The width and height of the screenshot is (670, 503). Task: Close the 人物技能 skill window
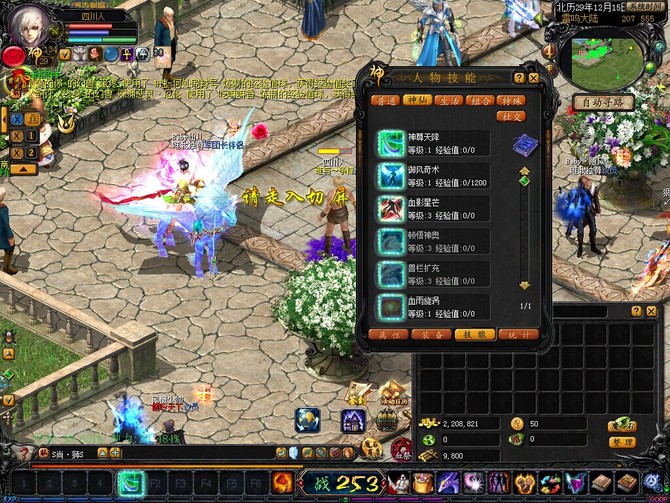click(x=534, y=77)
